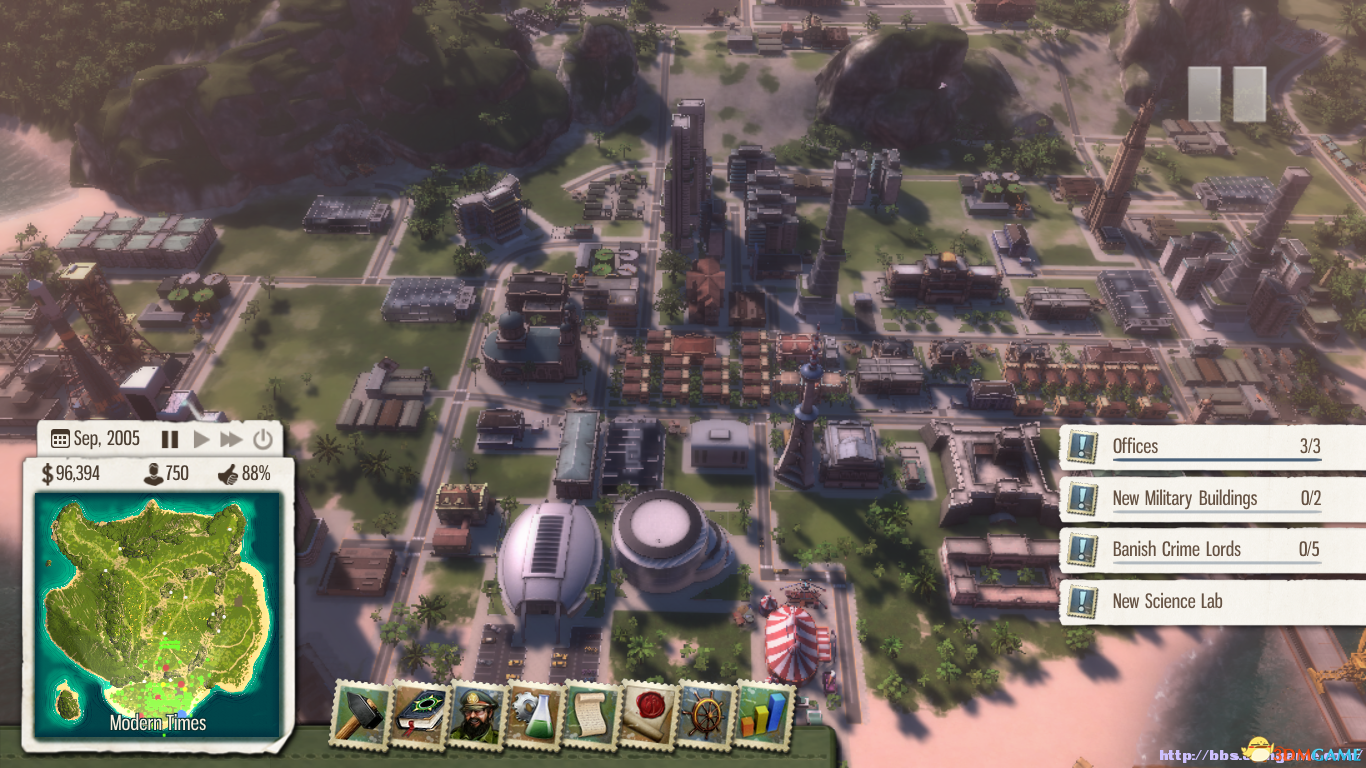Open the edicts parchment scroll icon
1366x768 pixels.
(591, 714)
